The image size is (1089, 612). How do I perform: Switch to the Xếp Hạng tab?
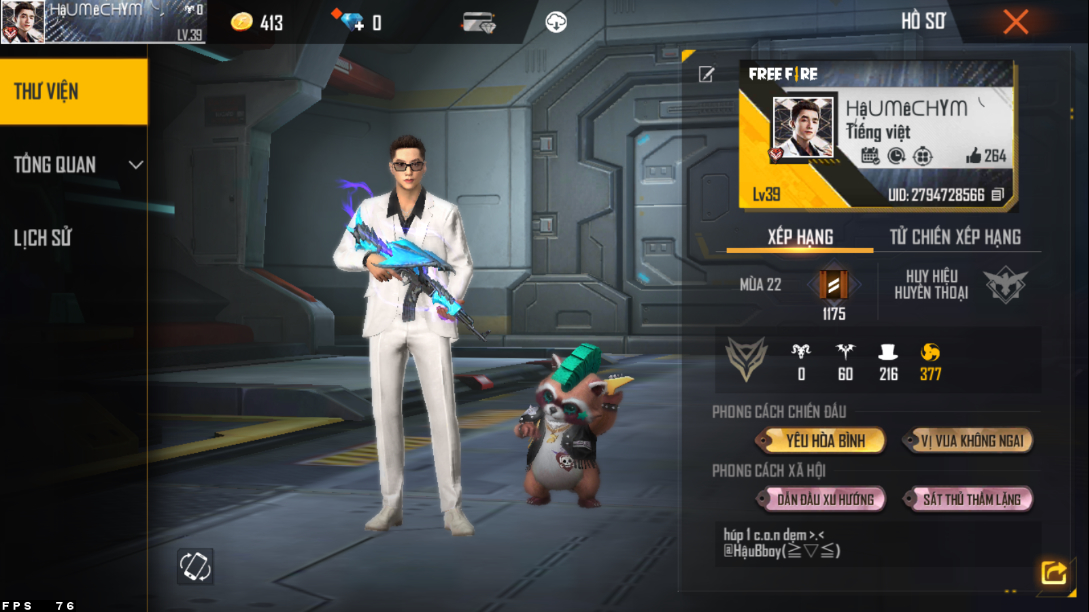click(x=800, y=236)
